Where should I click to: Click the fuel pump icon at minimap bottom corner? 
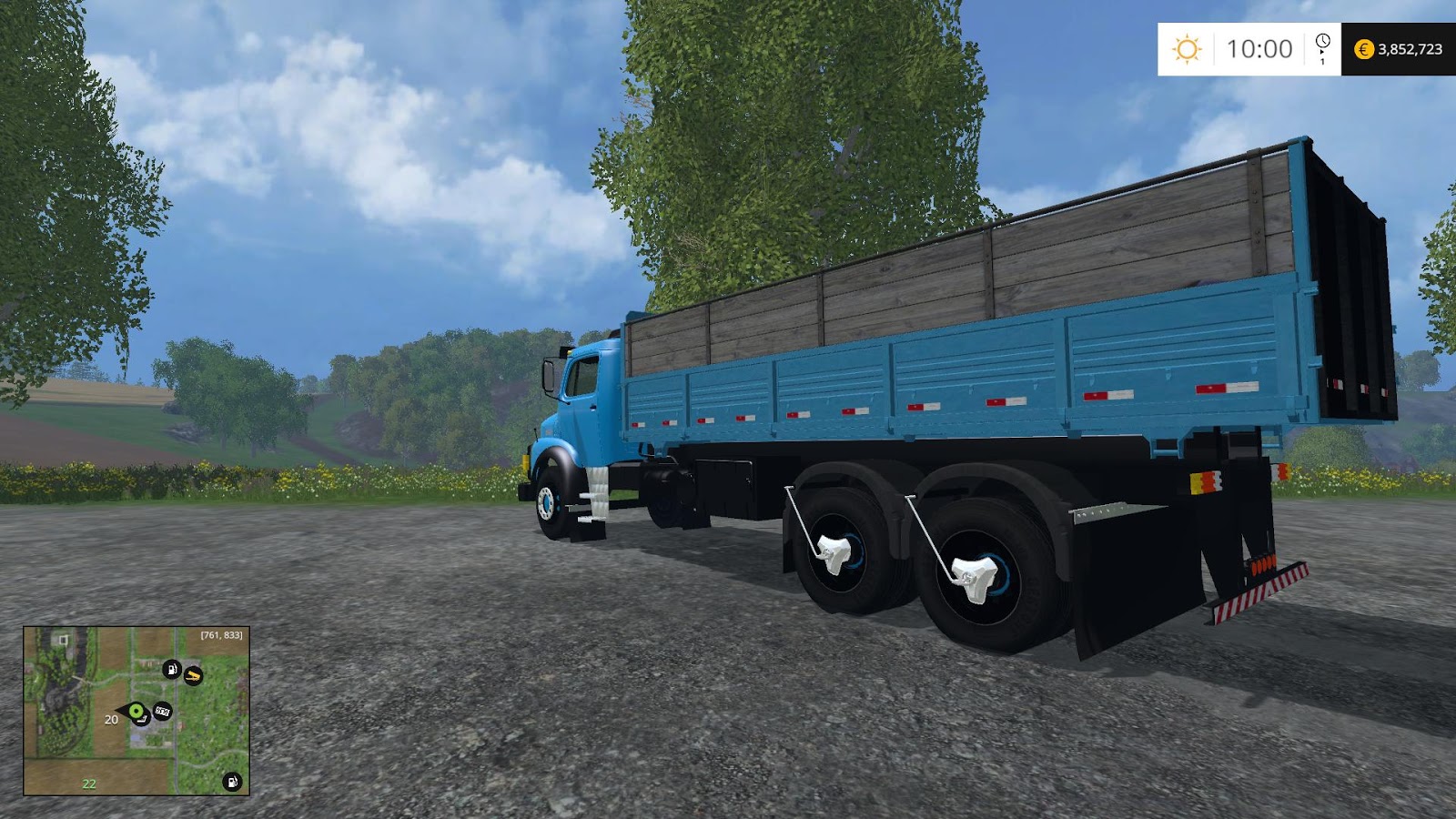(232, 782)
